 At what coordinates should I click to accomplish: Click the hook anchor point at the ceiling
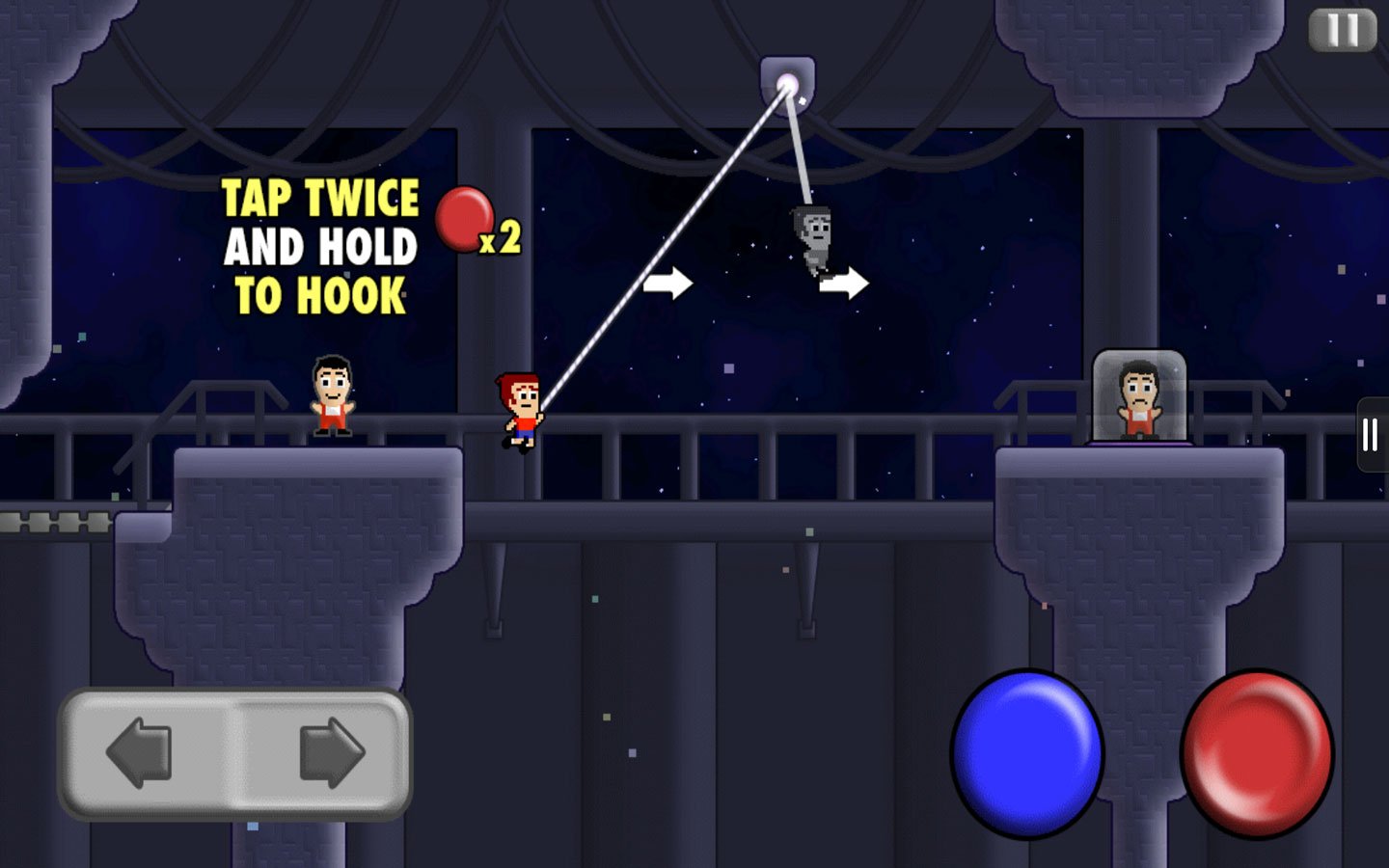(x=789, y=85)
